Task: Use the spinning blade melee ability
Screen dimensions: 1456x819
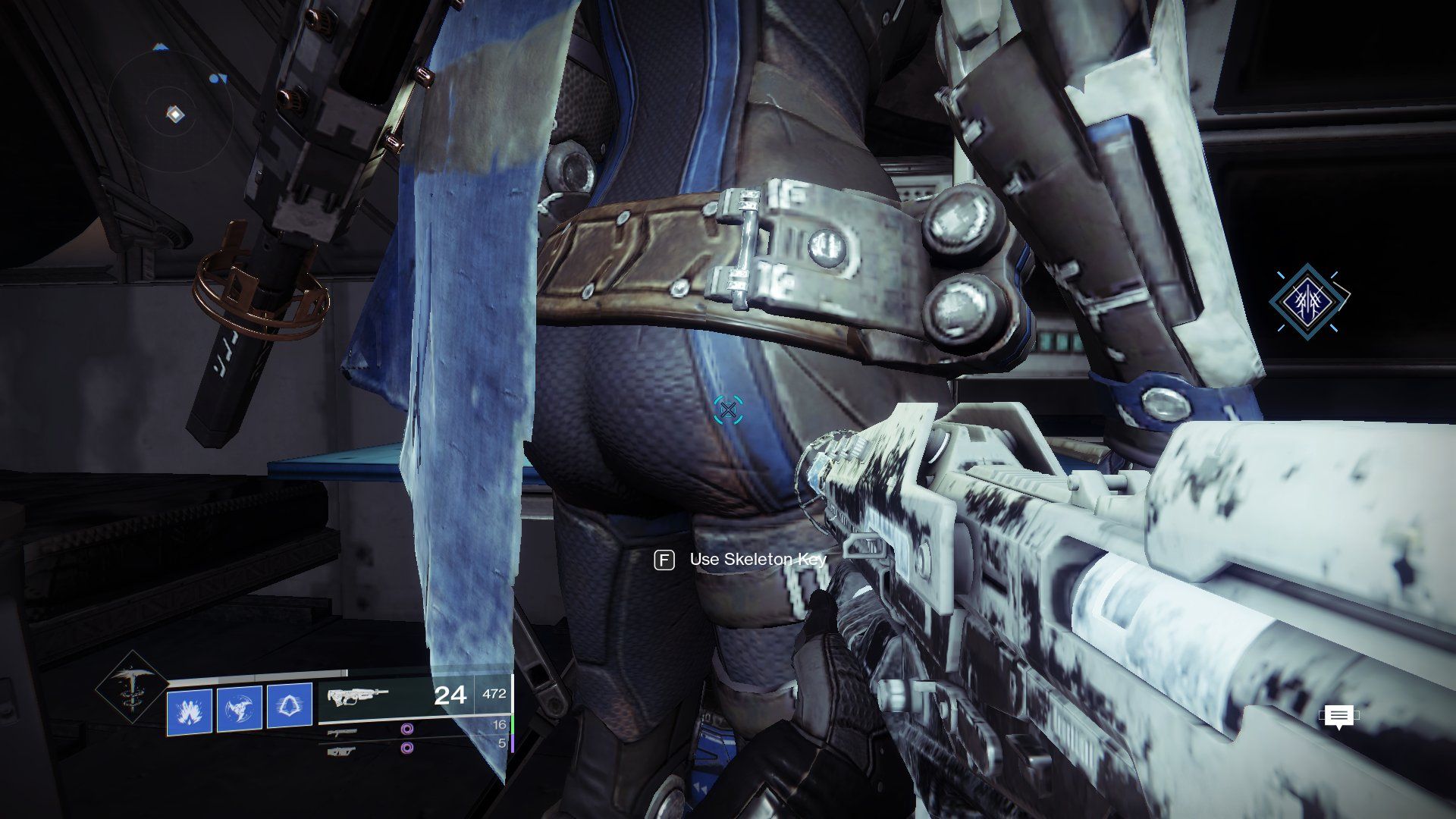Action: pyautogui.click(x=240, y=709)
